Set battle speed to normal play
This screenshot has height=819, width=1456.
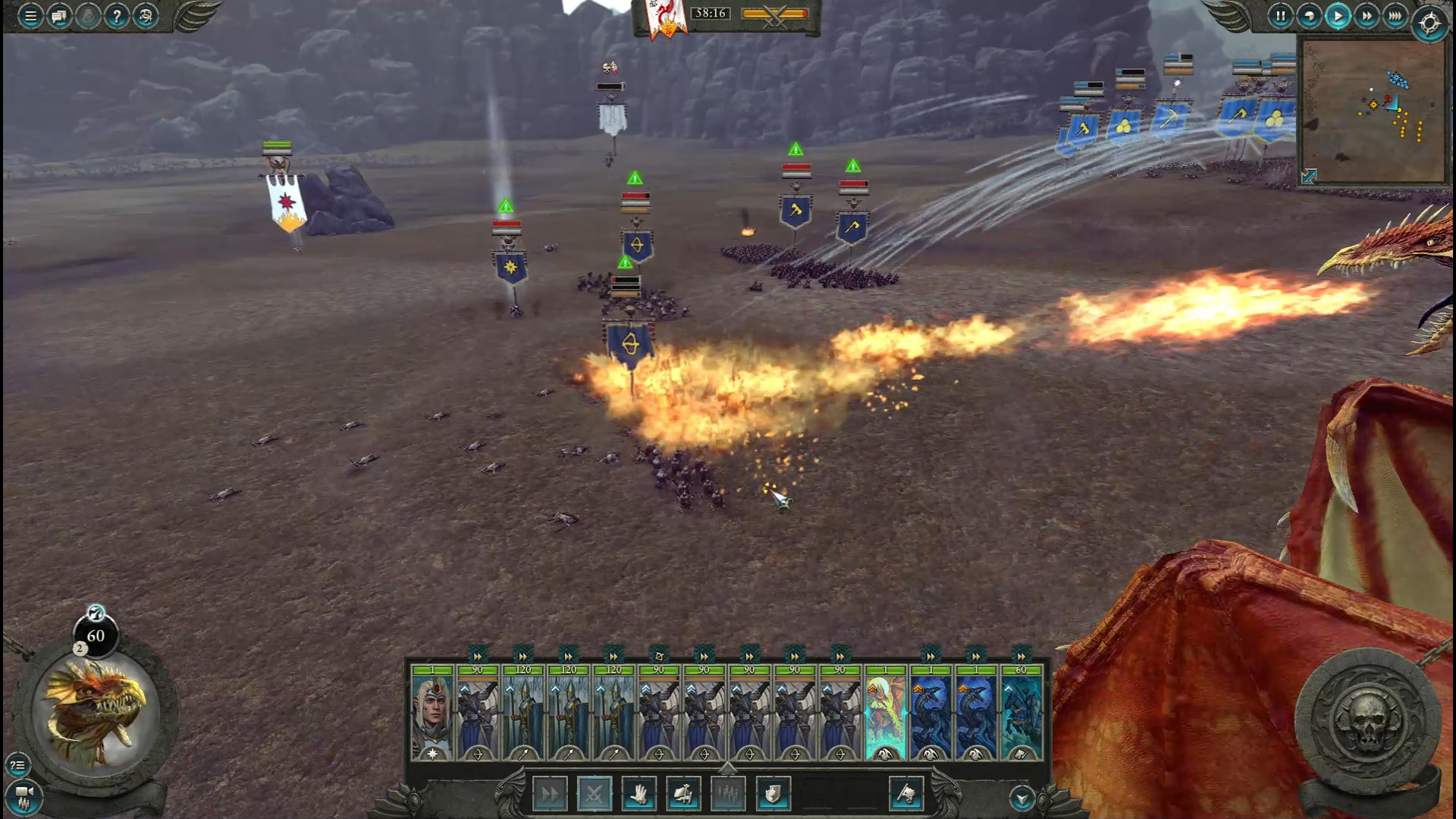1338,16
